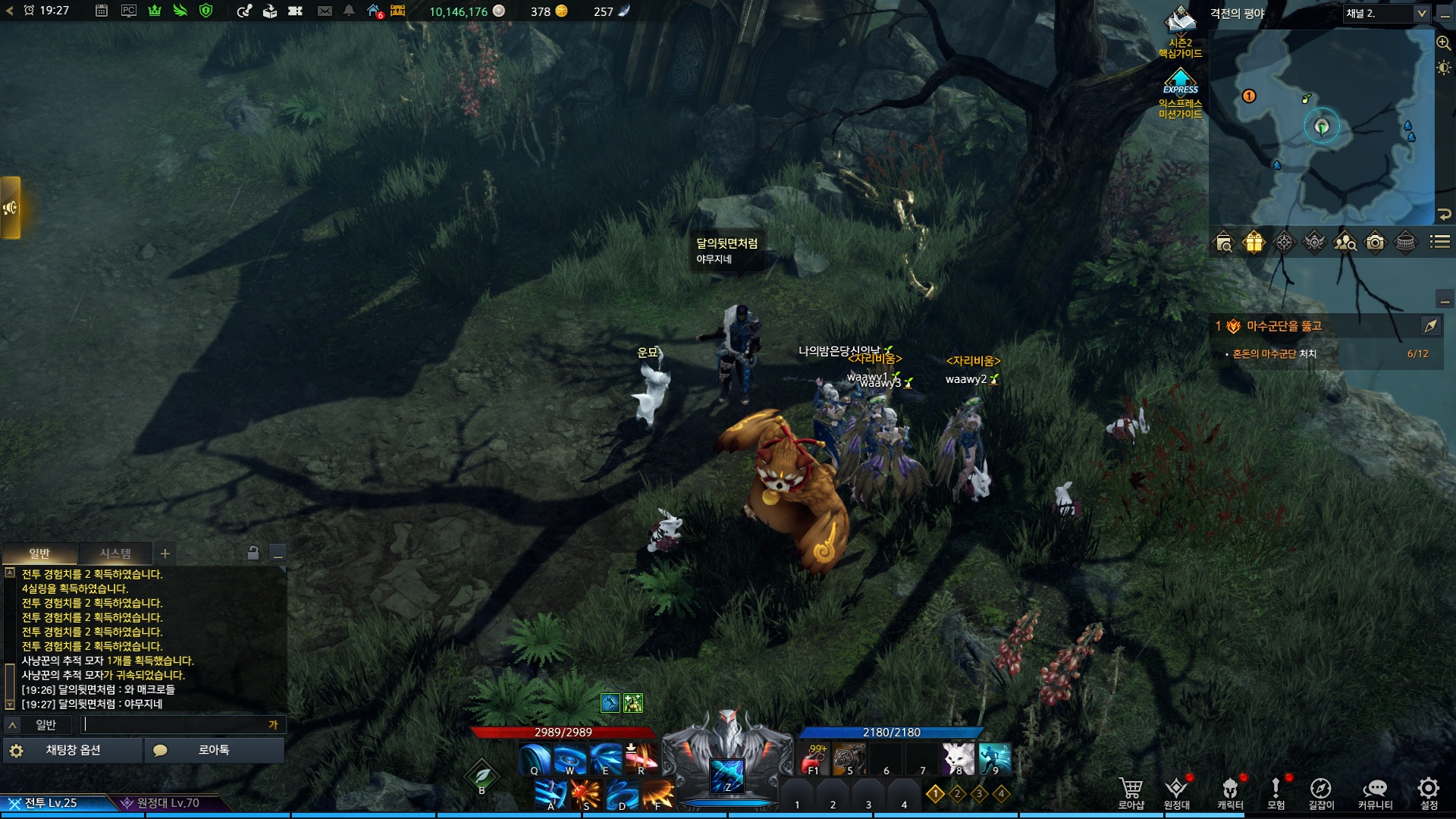The height and width of the screenshot is (819, 1456).
Task: Open the gift box icon below minimap
Action: click(1254, 243)
